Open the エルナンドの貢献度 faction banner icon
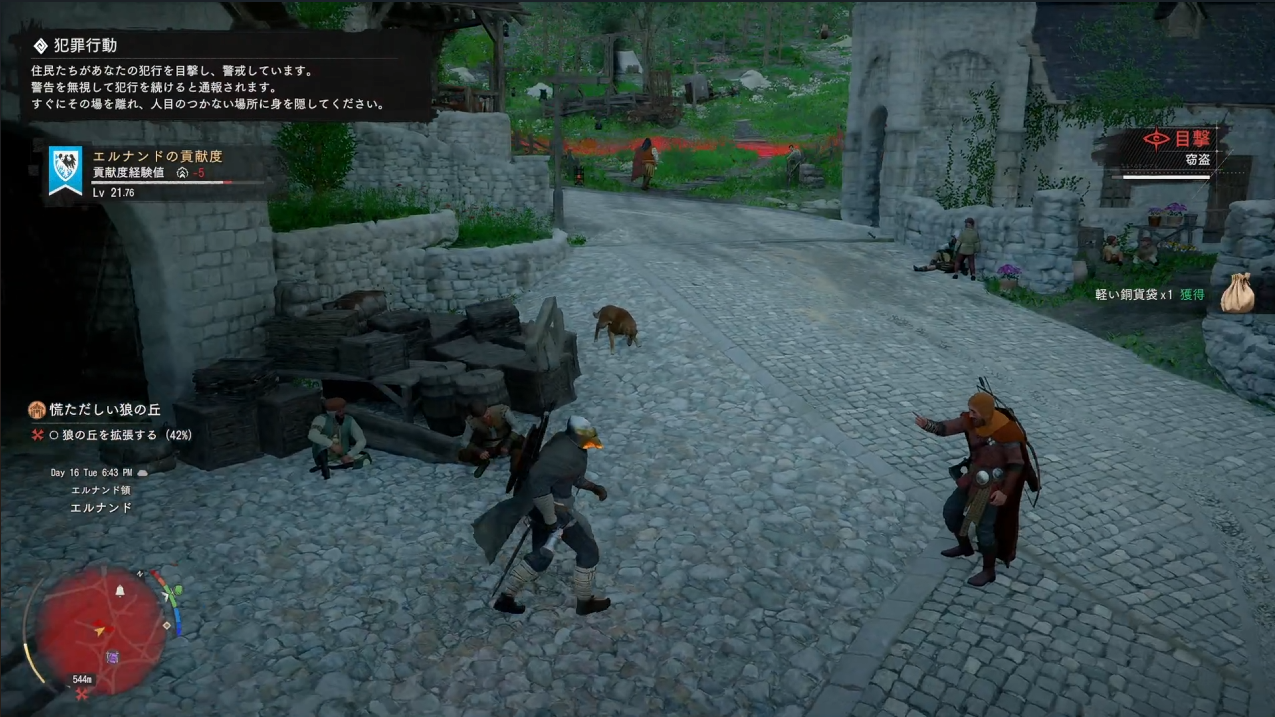 point(66,170)
